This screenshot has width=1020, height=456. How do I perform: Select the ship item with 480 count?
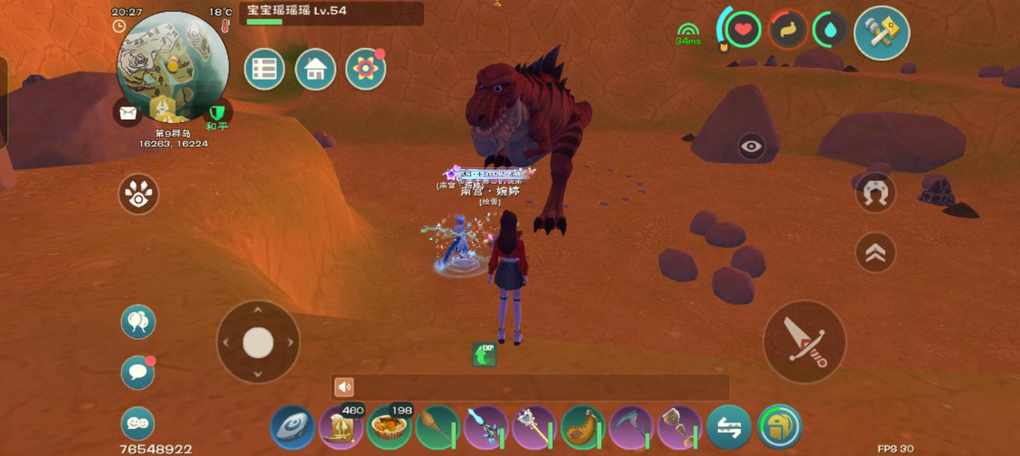(x=341, y=428)
